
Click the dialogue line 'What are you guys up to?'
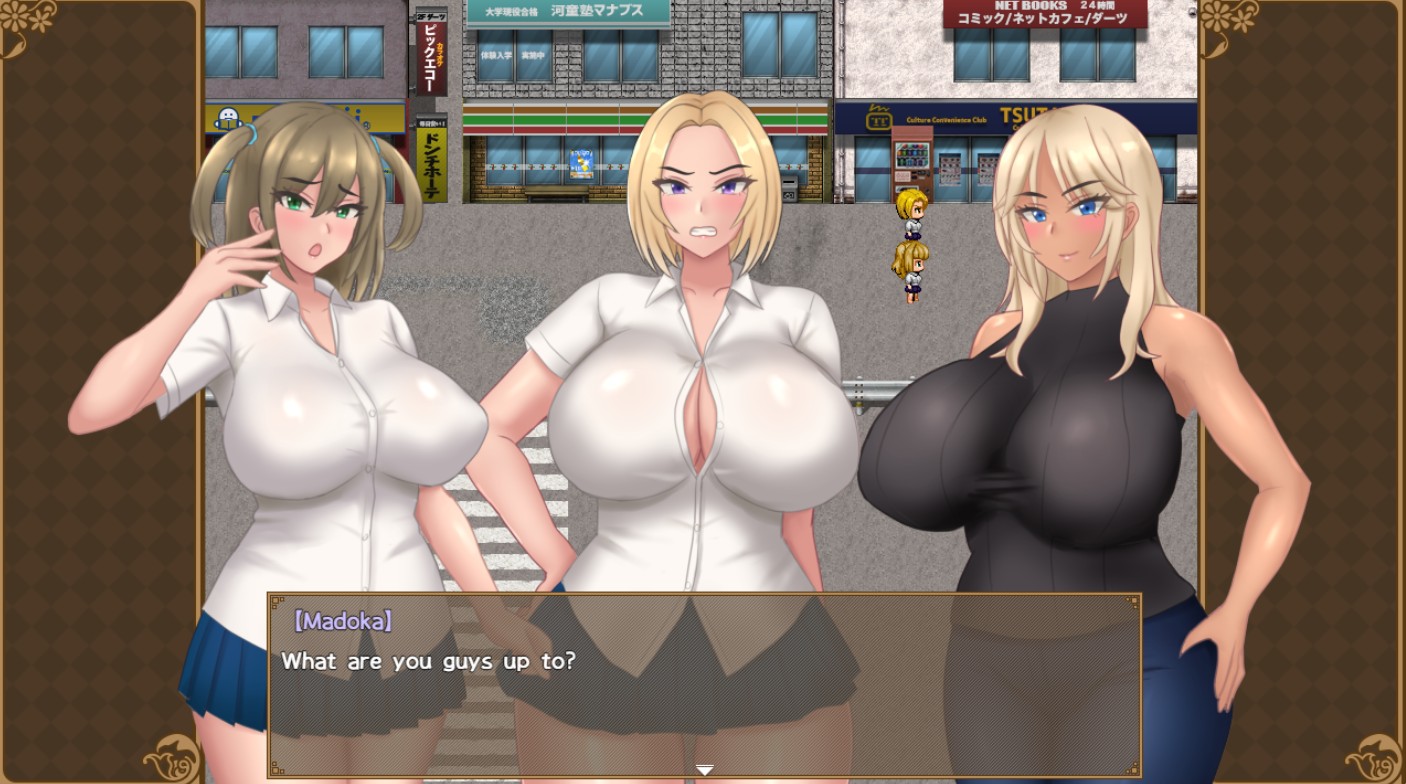pyautogui.click(x=430, y=661)
